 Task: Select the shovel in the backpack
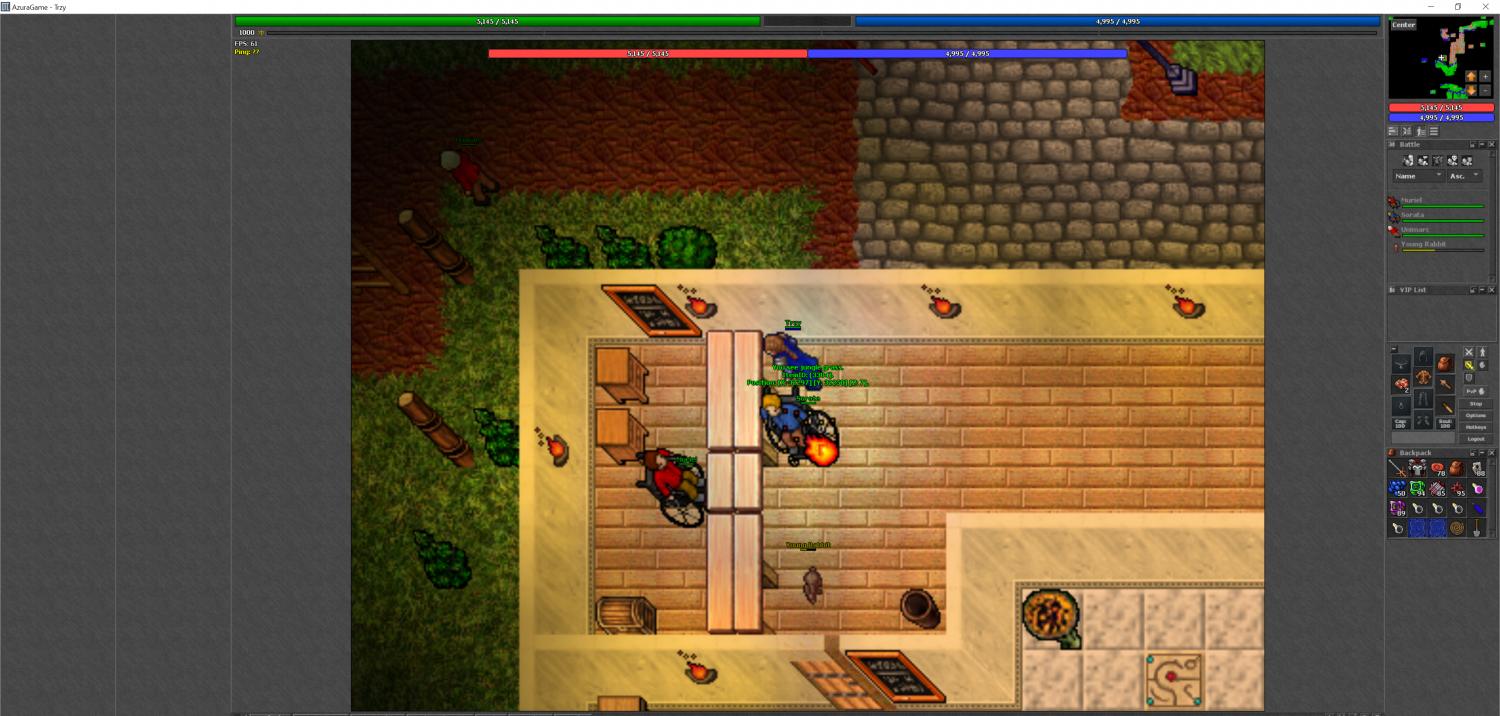pyautogui.click(x=1477, y=527)
